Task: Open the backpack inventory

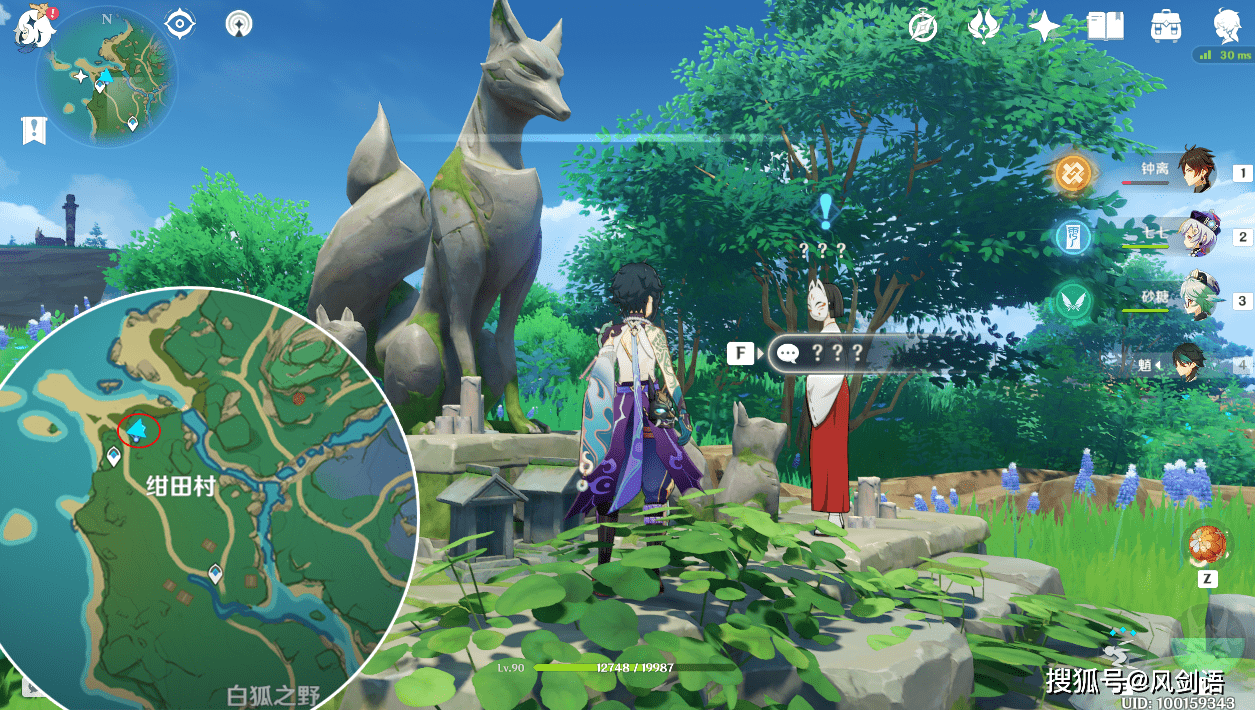Action: (1166, 27)
